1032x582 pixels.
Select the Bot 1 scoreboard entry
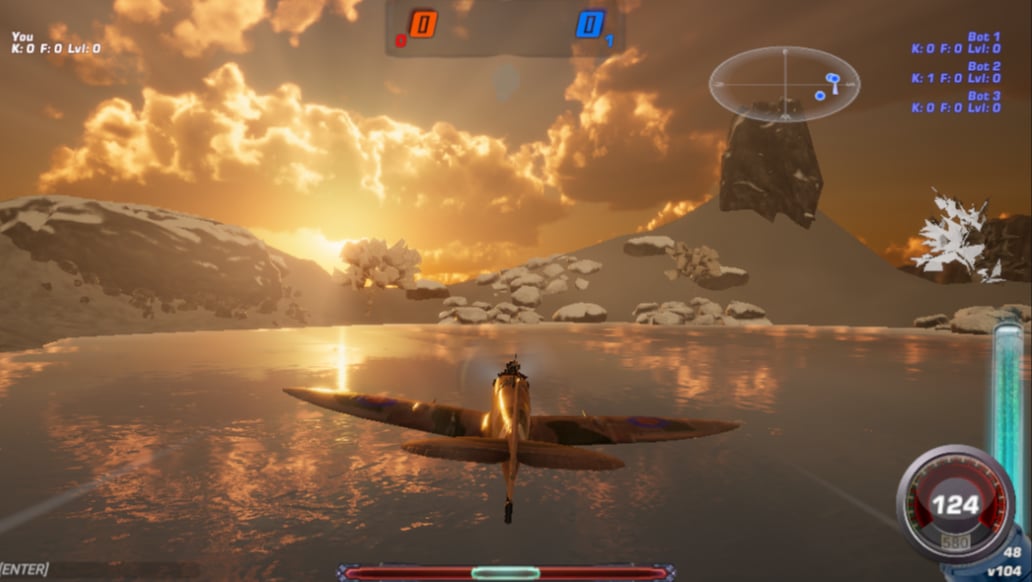956,43
